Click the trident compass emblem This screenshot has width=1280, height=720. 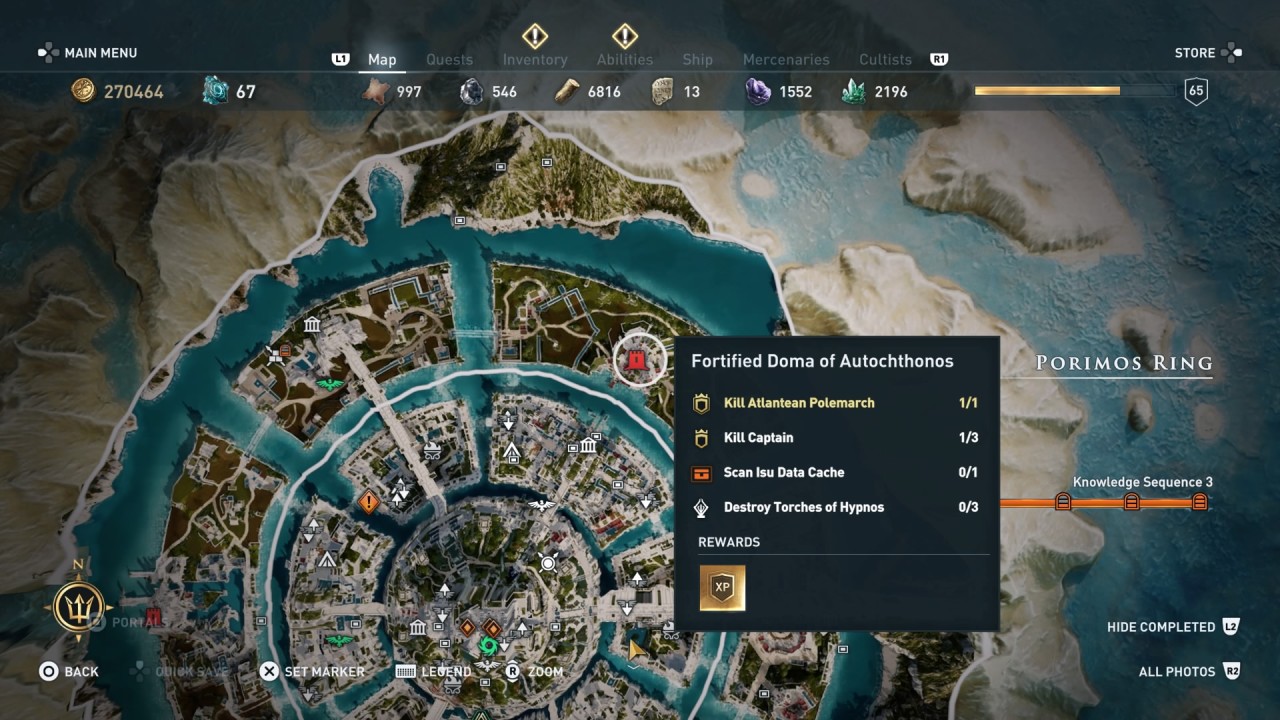pos(79,606)
